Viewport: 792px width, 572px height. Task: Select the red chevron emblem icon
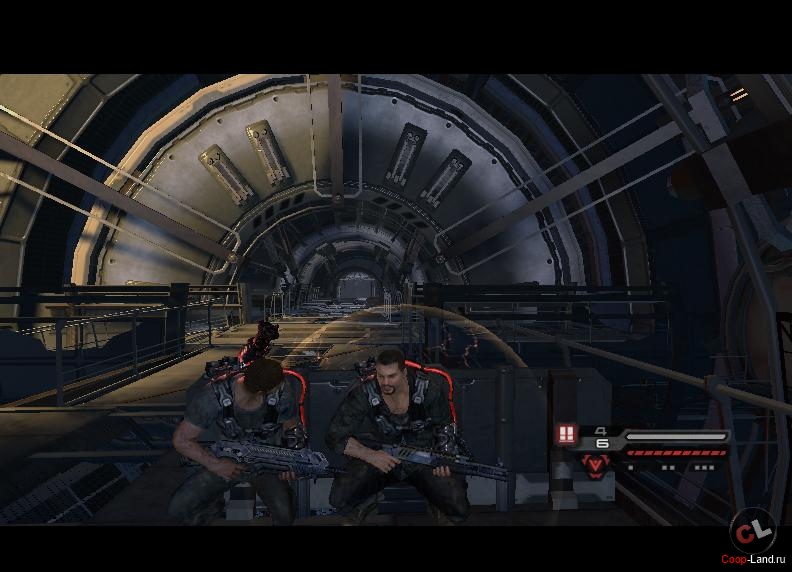597,464
